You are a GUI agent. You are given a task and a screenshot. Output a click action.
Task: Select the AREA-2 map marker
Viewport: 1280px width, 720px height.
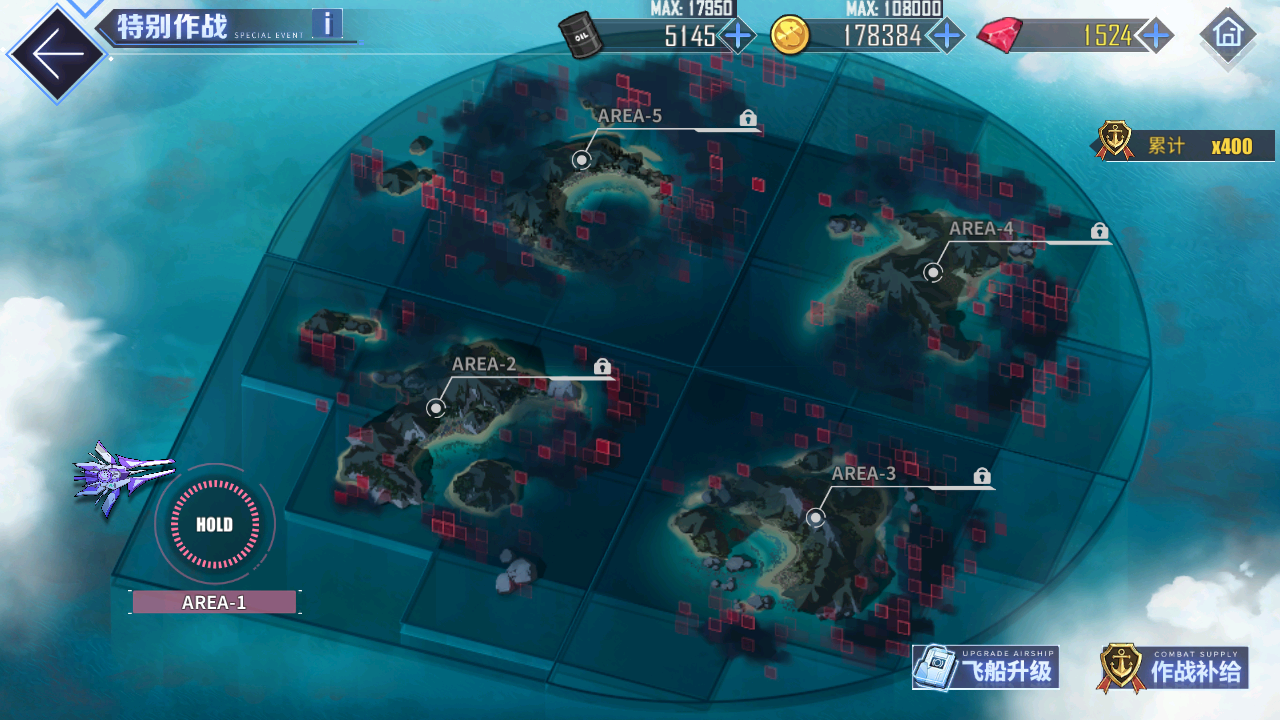436,407
